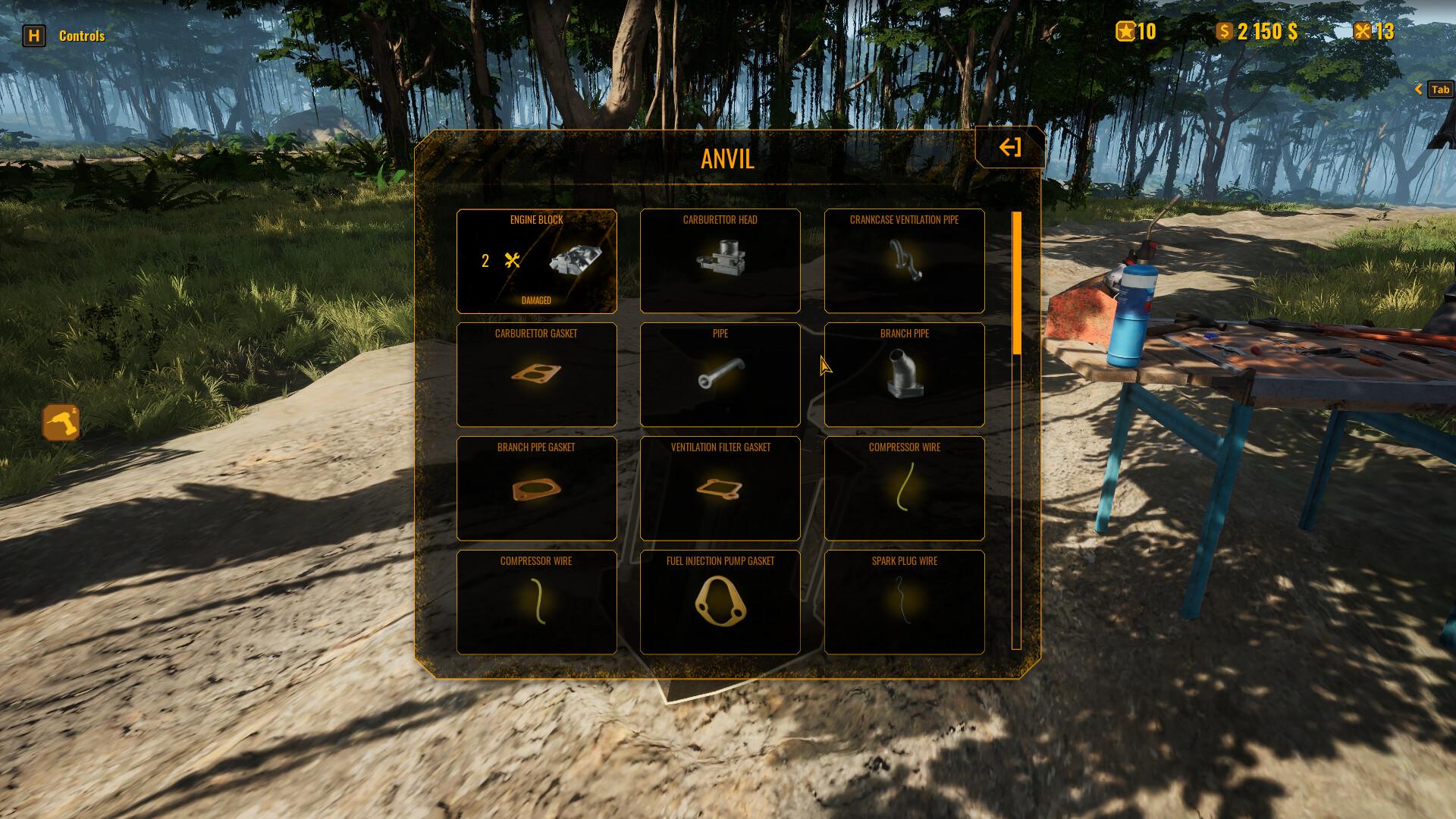Select the damaged Engine Block tile
This screenshot has height=819, width=1456.
point(536,261)
